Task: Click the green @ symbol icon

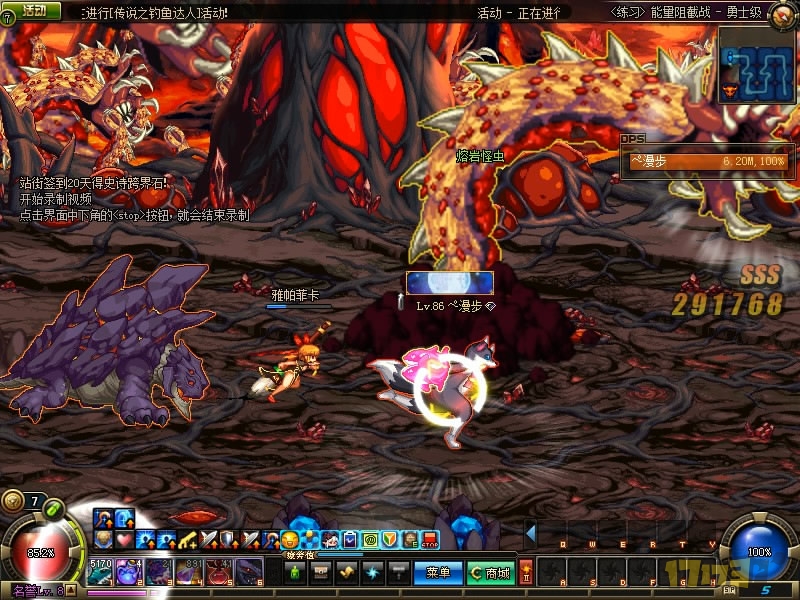Action: pos(370,541)
